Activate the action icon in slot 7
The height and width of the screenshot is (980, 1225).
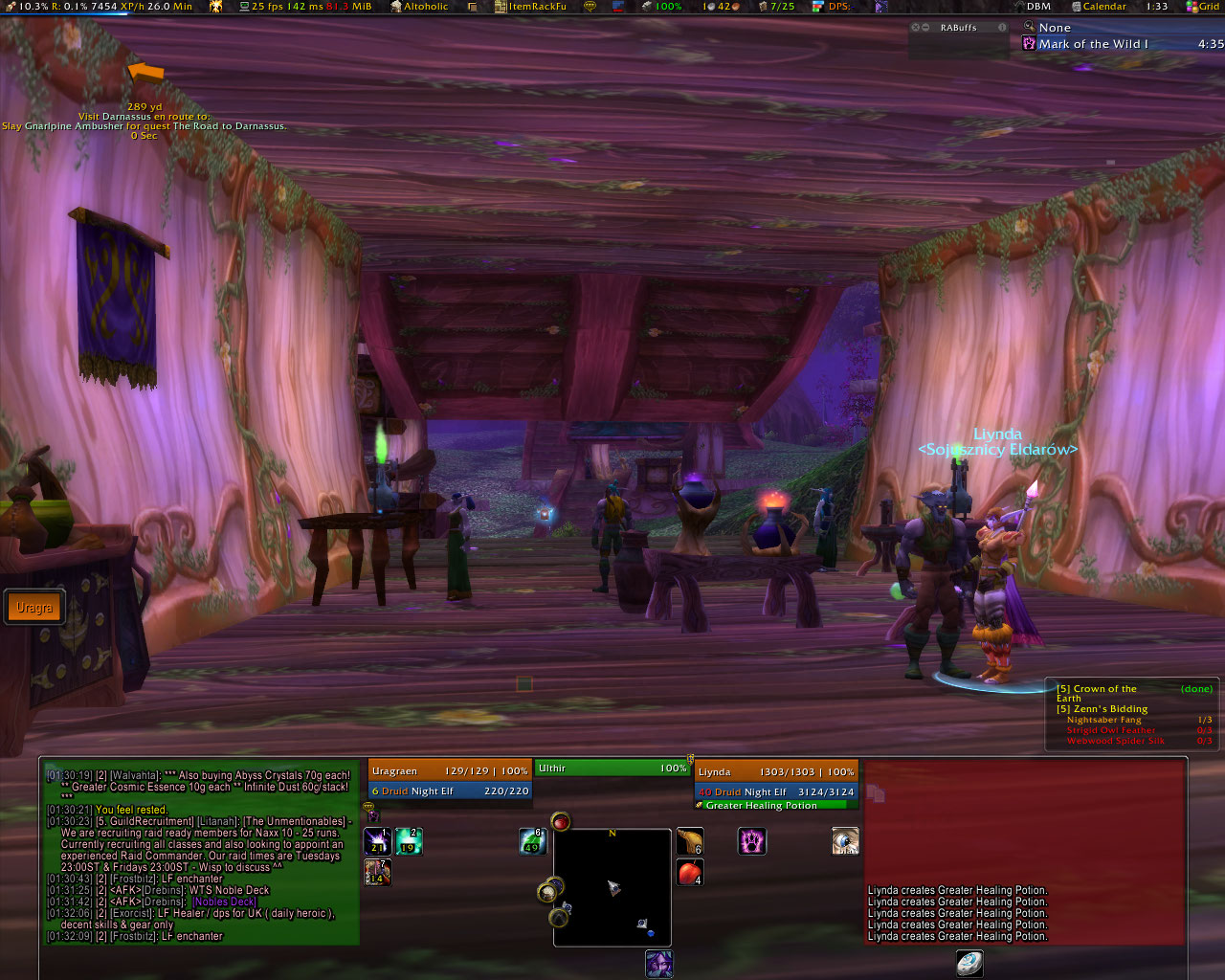(377, 872)
